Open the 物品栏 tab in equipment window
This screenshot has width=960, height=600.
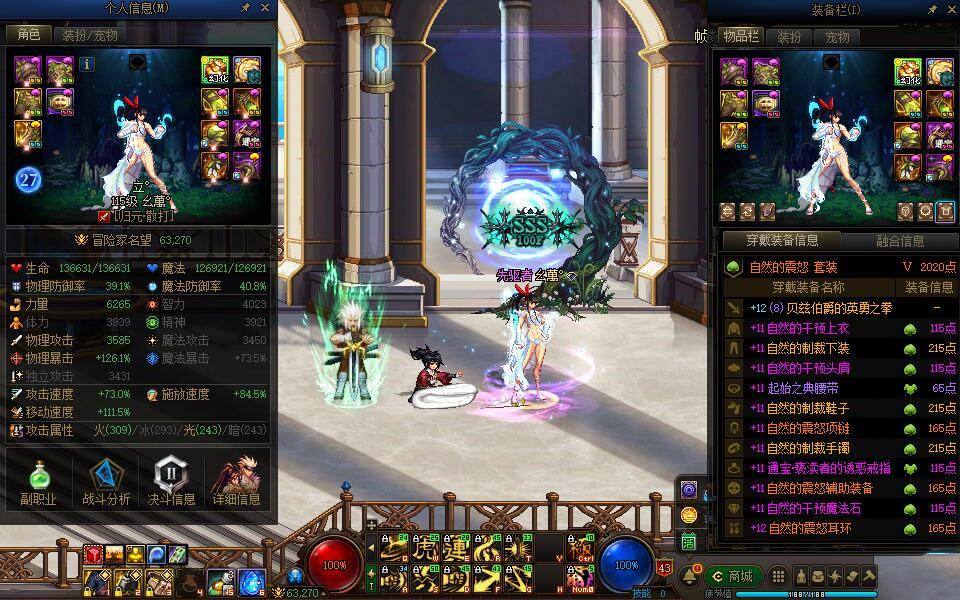[x=741, y=37]
